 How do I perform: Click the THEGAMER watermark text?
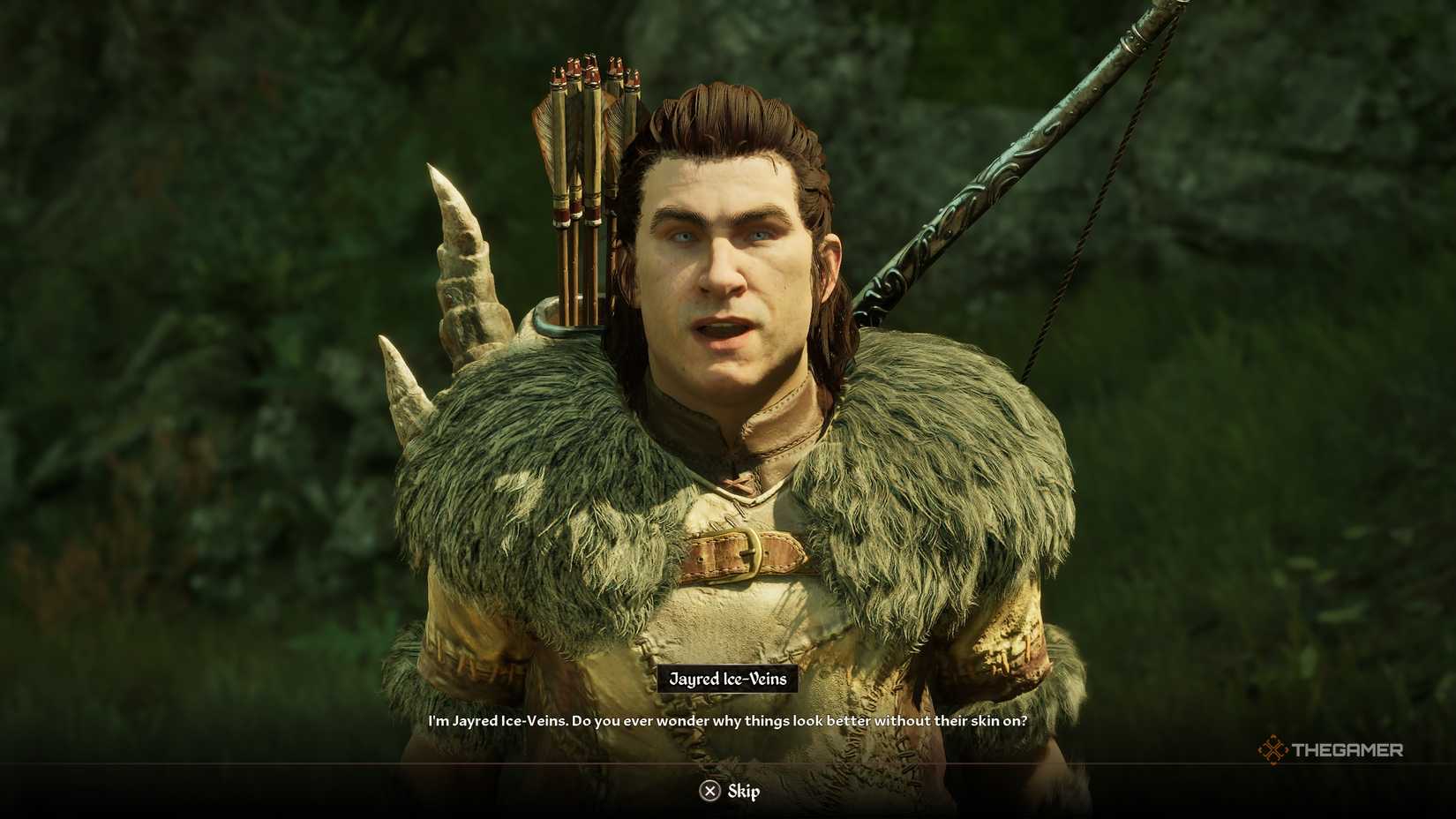(1350, 751)
